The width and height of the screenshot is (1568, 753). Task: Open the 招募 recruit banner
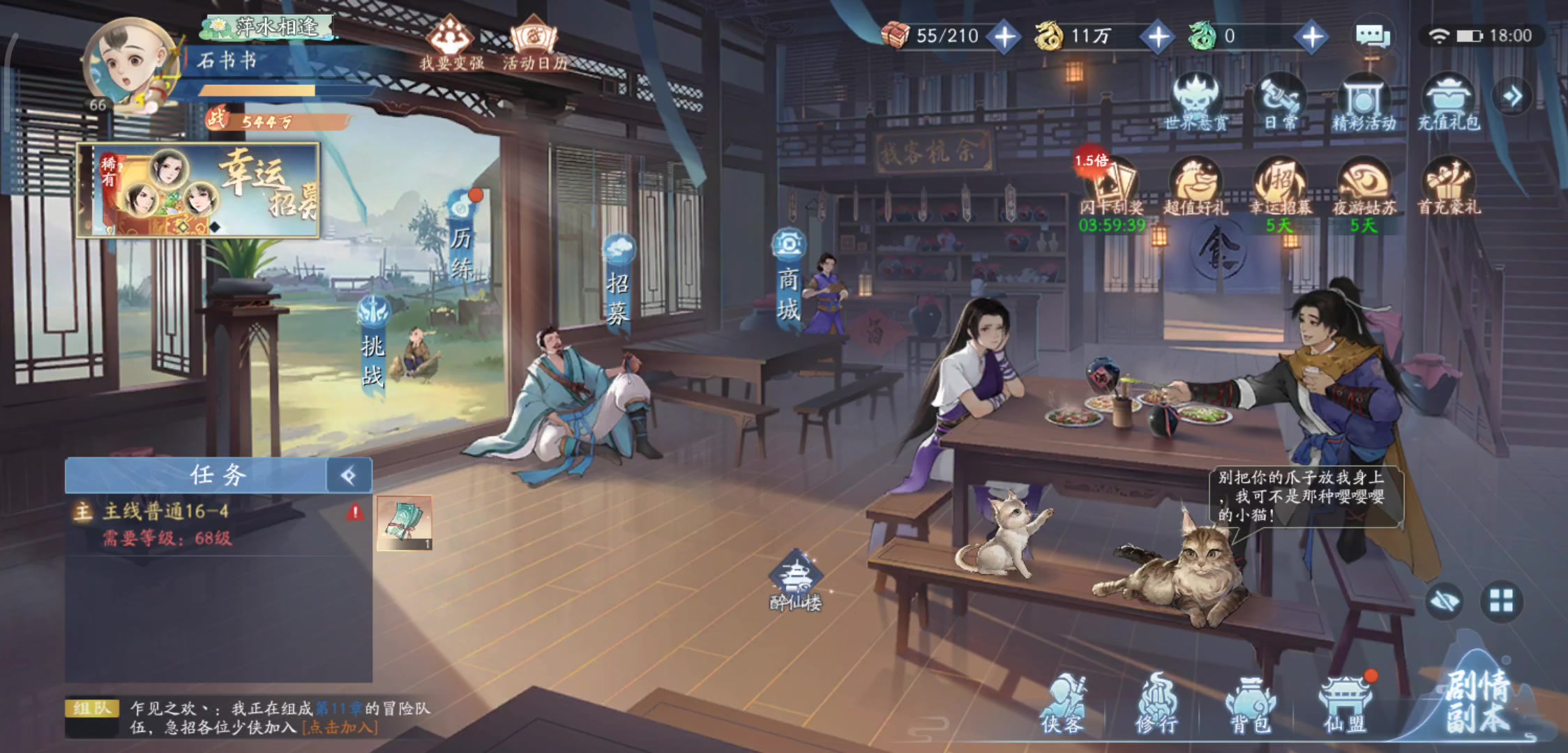618,286
